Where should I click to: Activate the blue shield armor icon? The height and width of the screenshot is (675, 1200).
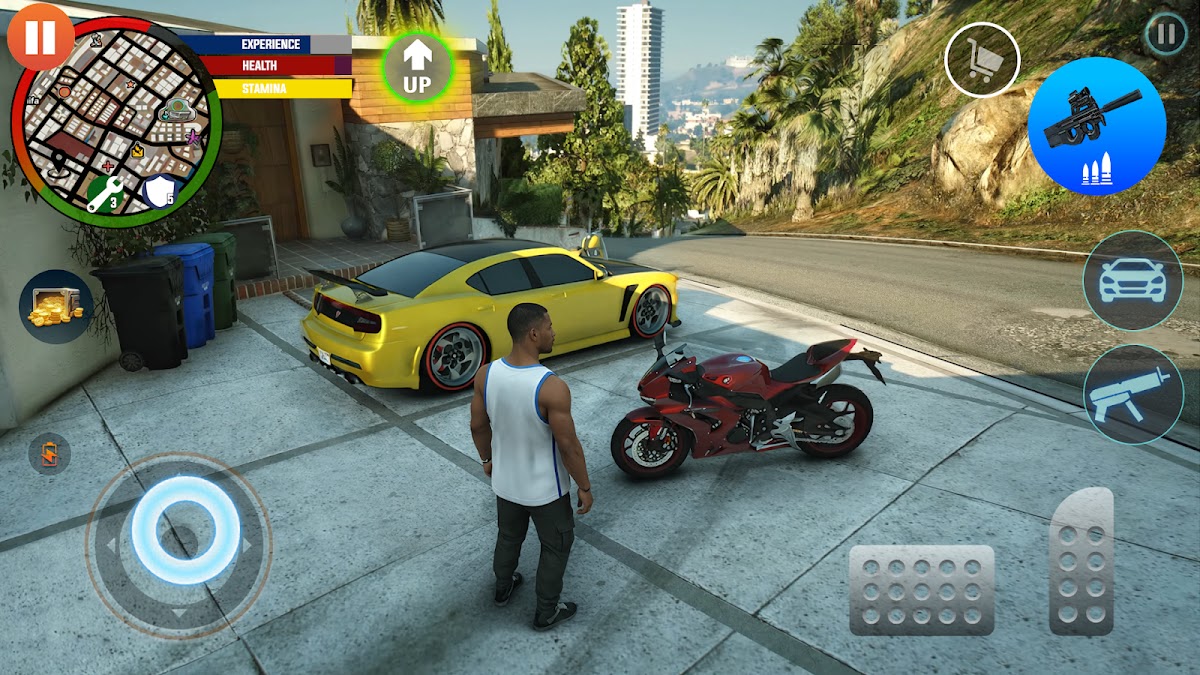pyautogui.click(x=160, y=190)
